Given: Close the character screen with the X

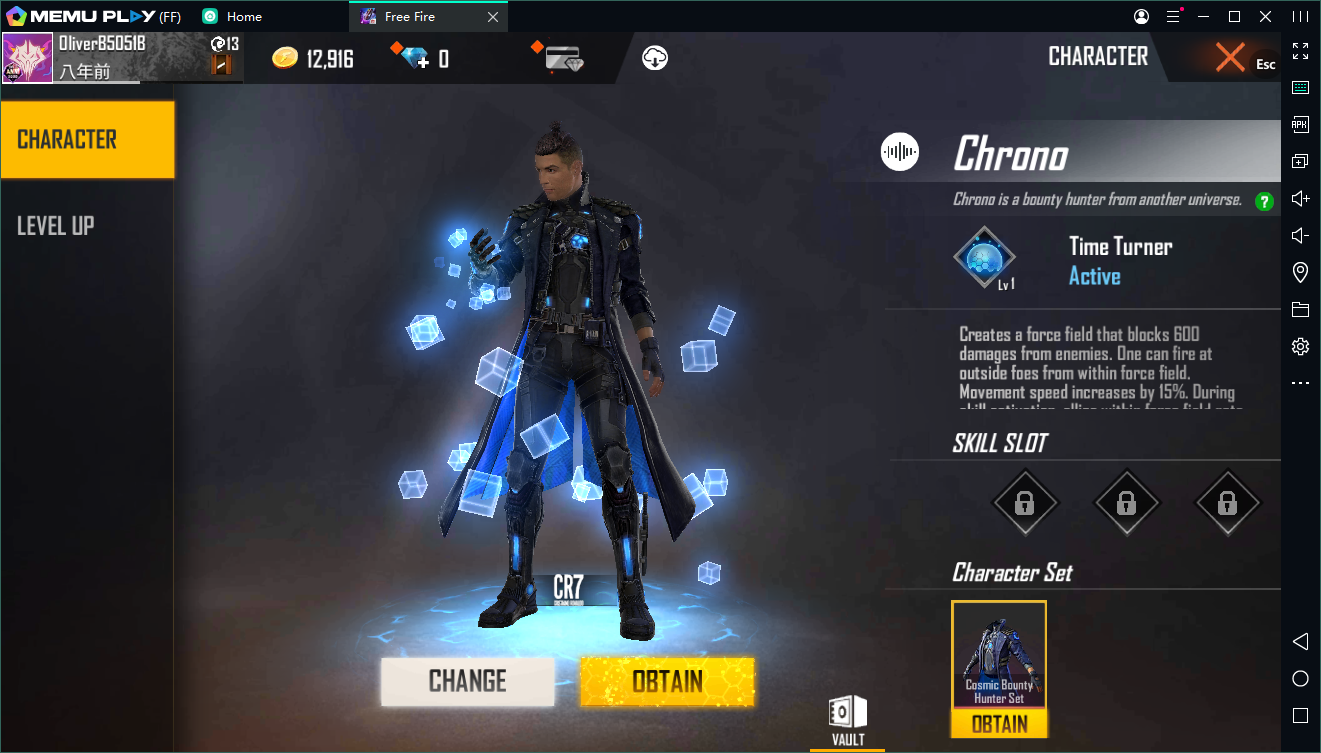Looking at the screenshot, I should coord(1230,57).
